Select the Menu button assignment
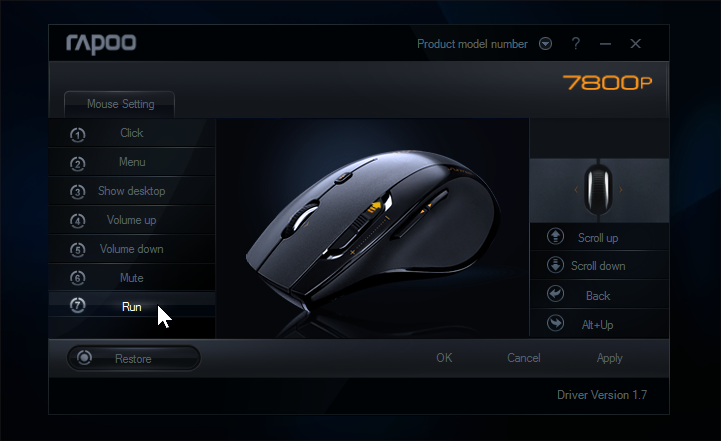The image size is (721, 441). (131, 162)
